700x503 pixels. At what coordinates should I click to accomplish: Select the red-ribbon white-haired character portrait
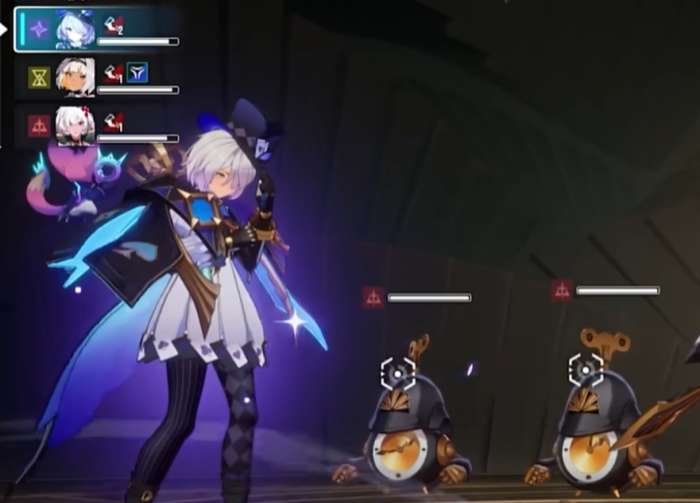(x=75, y=125)
